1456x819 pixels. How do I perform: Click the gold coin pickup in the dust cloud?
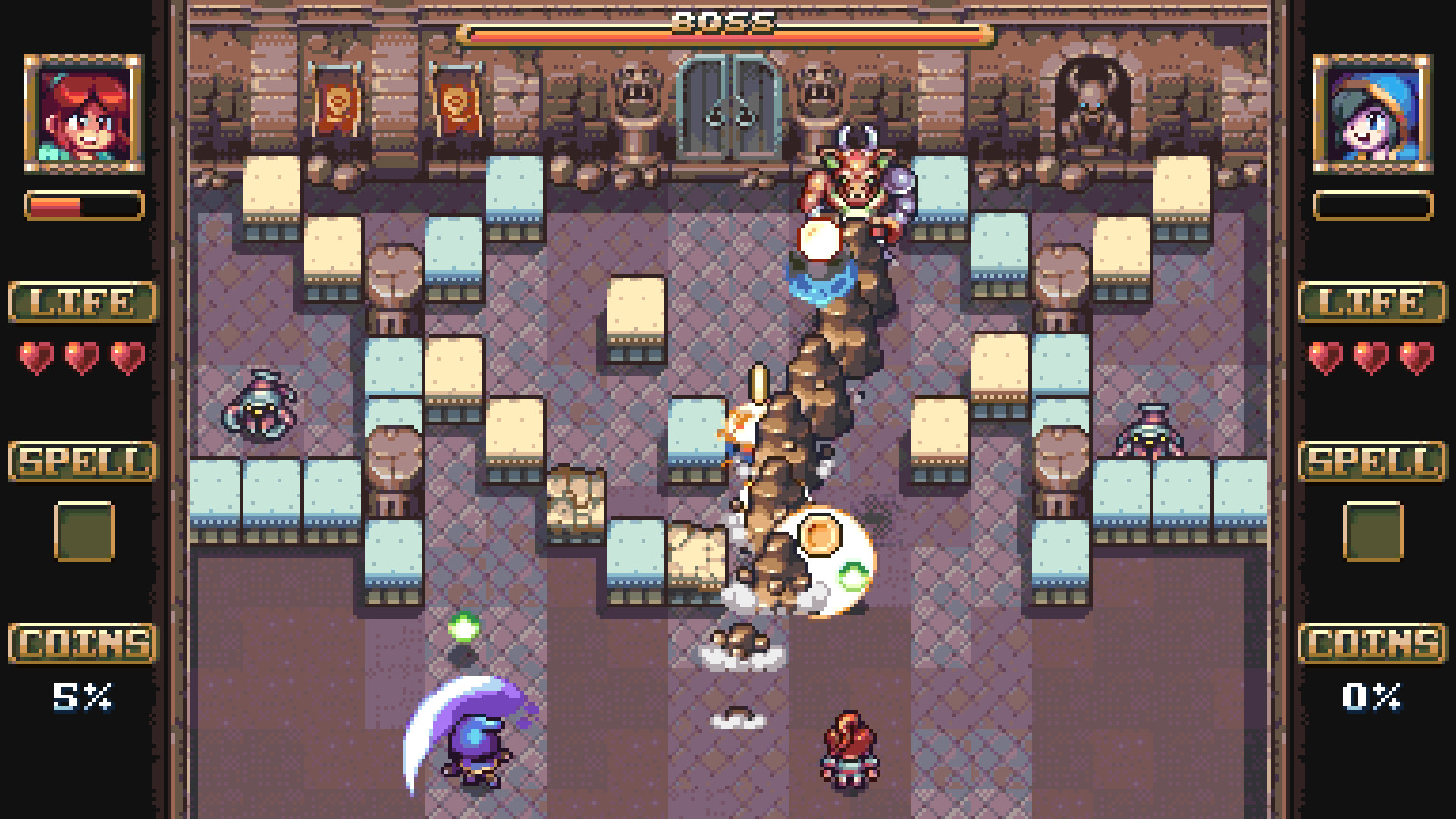pyautogui.click(x=821, y=535)
